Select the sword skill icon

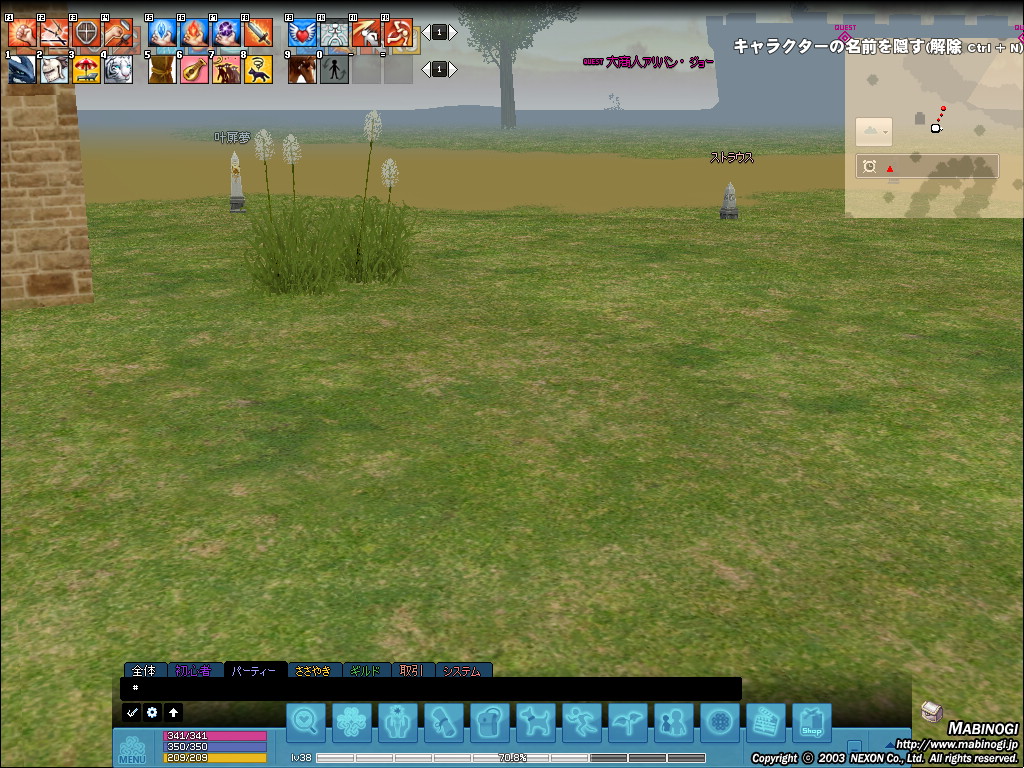258,33
